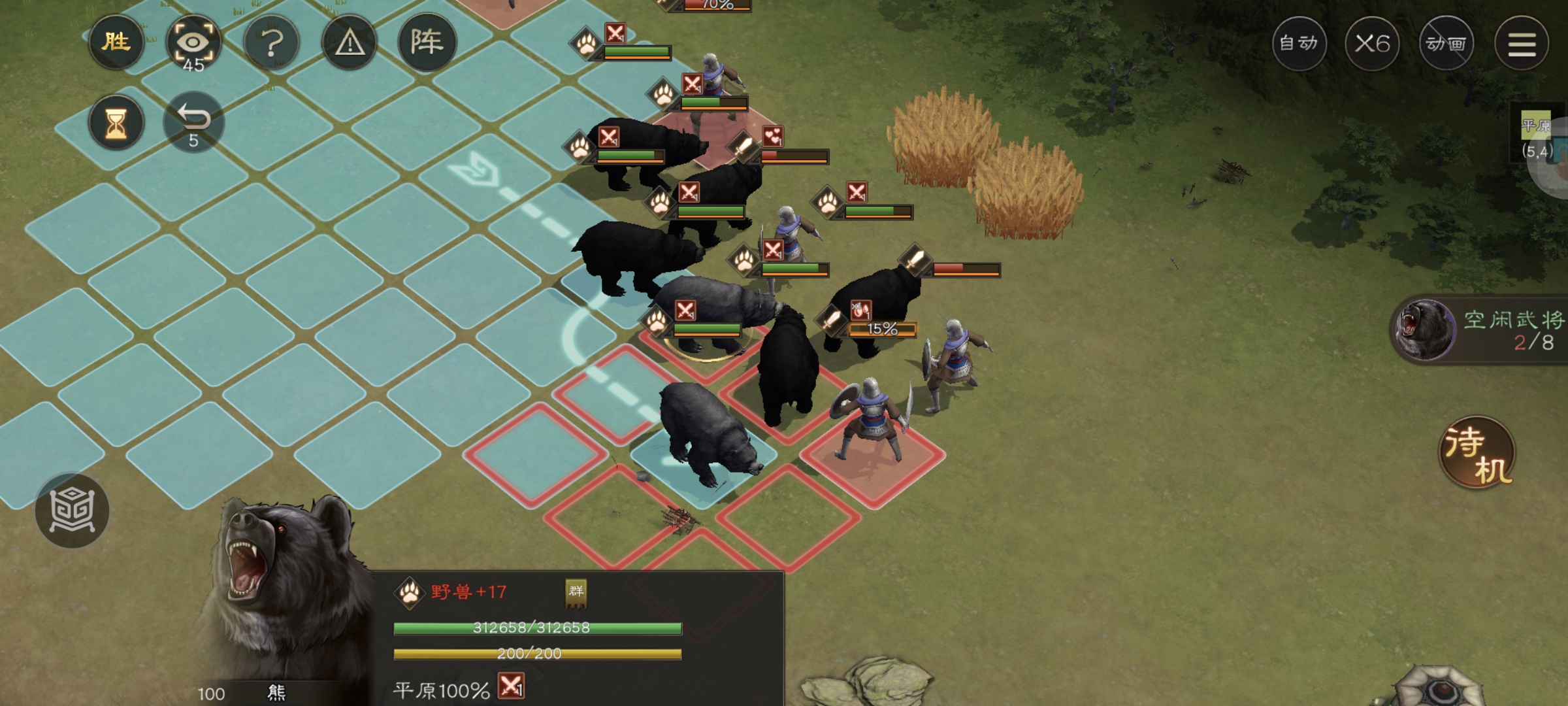View the plains (平原) terrain info tab
The image size is (1568, 706).
1537,137
